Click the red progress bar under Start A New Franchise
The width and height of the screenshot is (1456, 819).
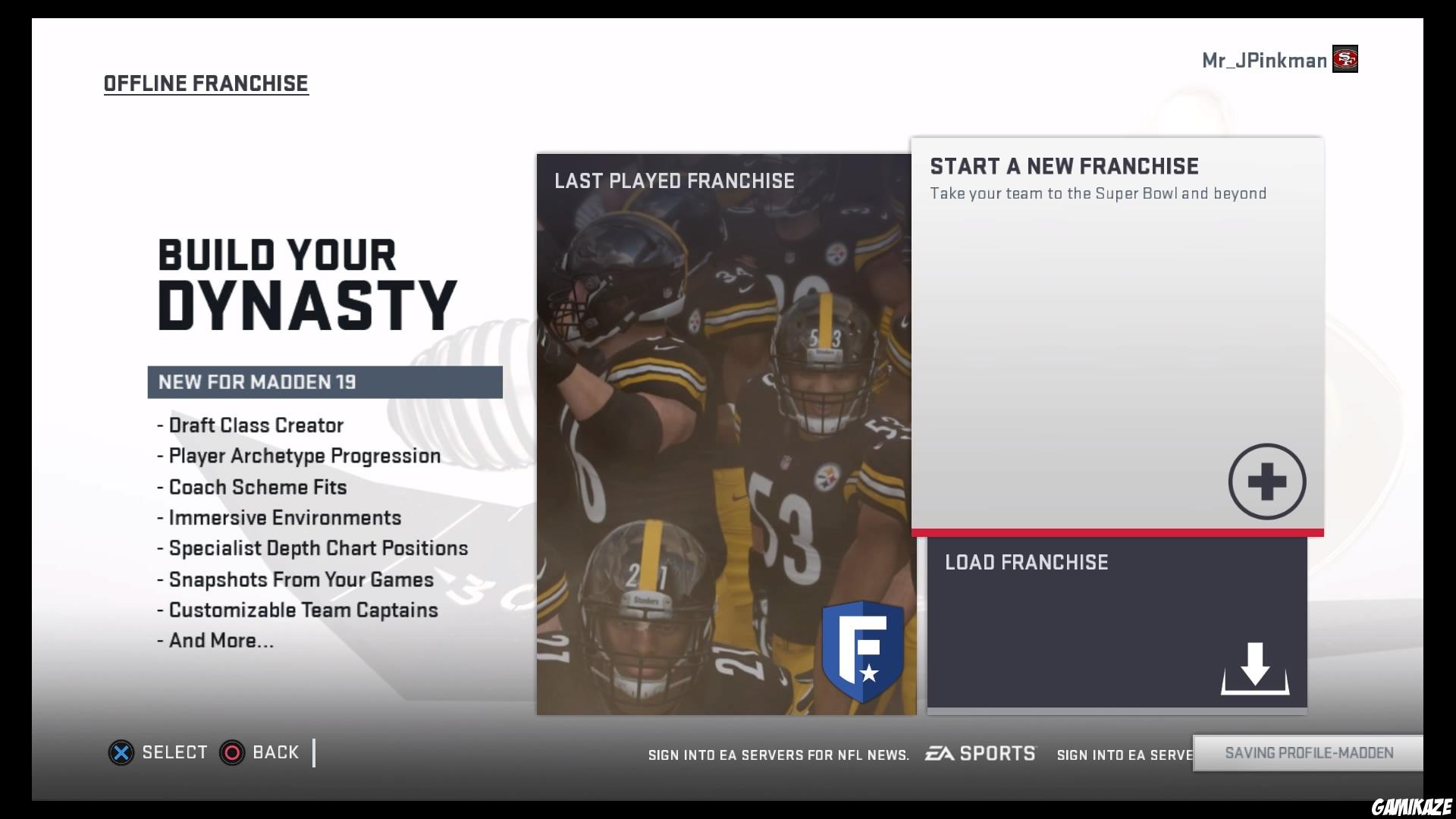click(1116, 533)
